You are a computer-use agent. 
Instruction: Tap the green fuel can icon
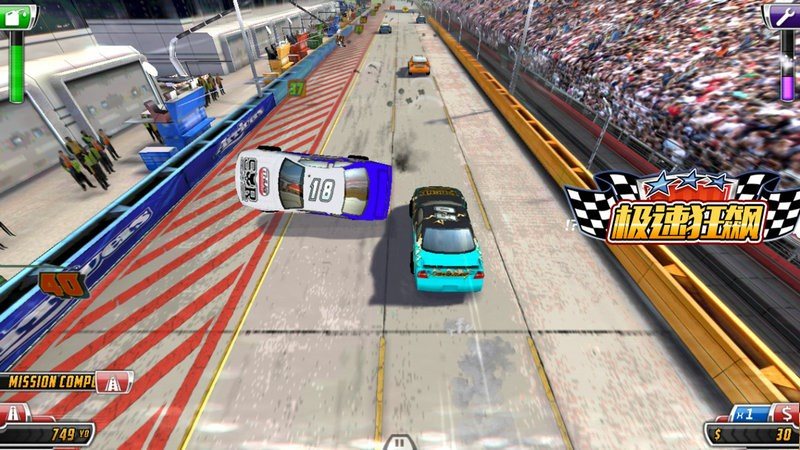click(17, 15)
